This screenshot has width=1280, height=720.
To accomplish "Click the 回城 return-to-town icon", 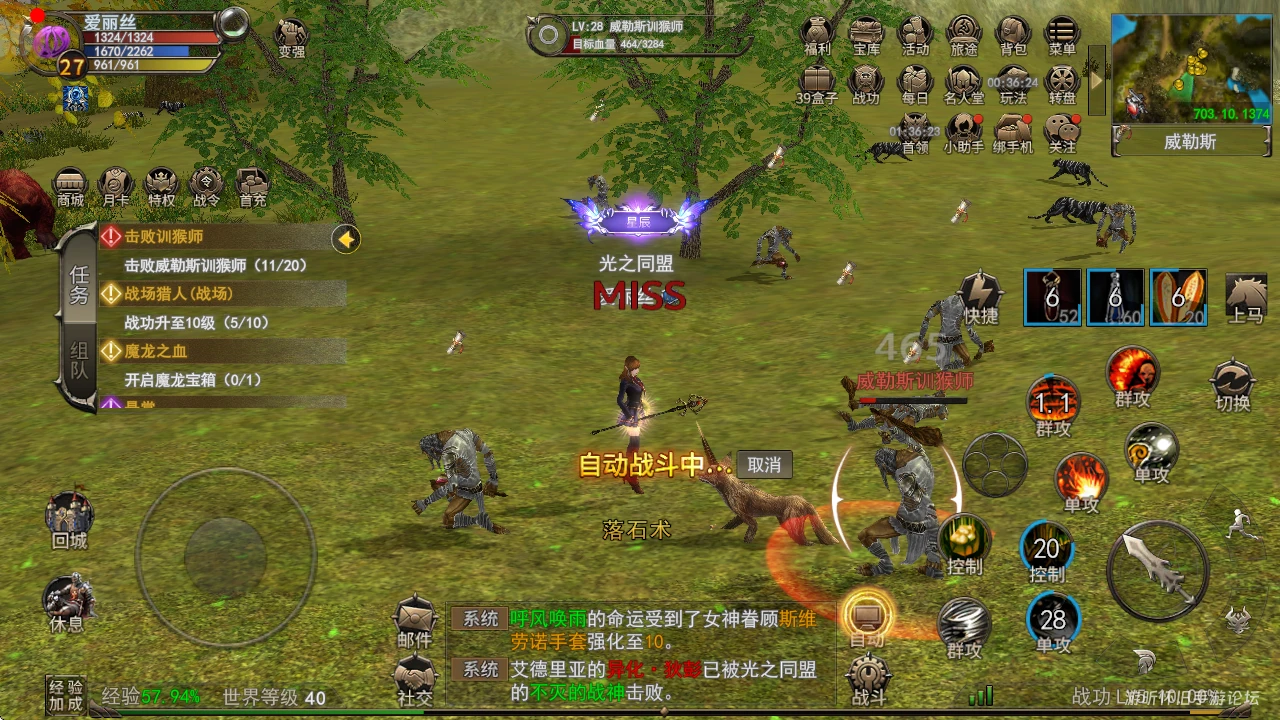I will (68, 516).
